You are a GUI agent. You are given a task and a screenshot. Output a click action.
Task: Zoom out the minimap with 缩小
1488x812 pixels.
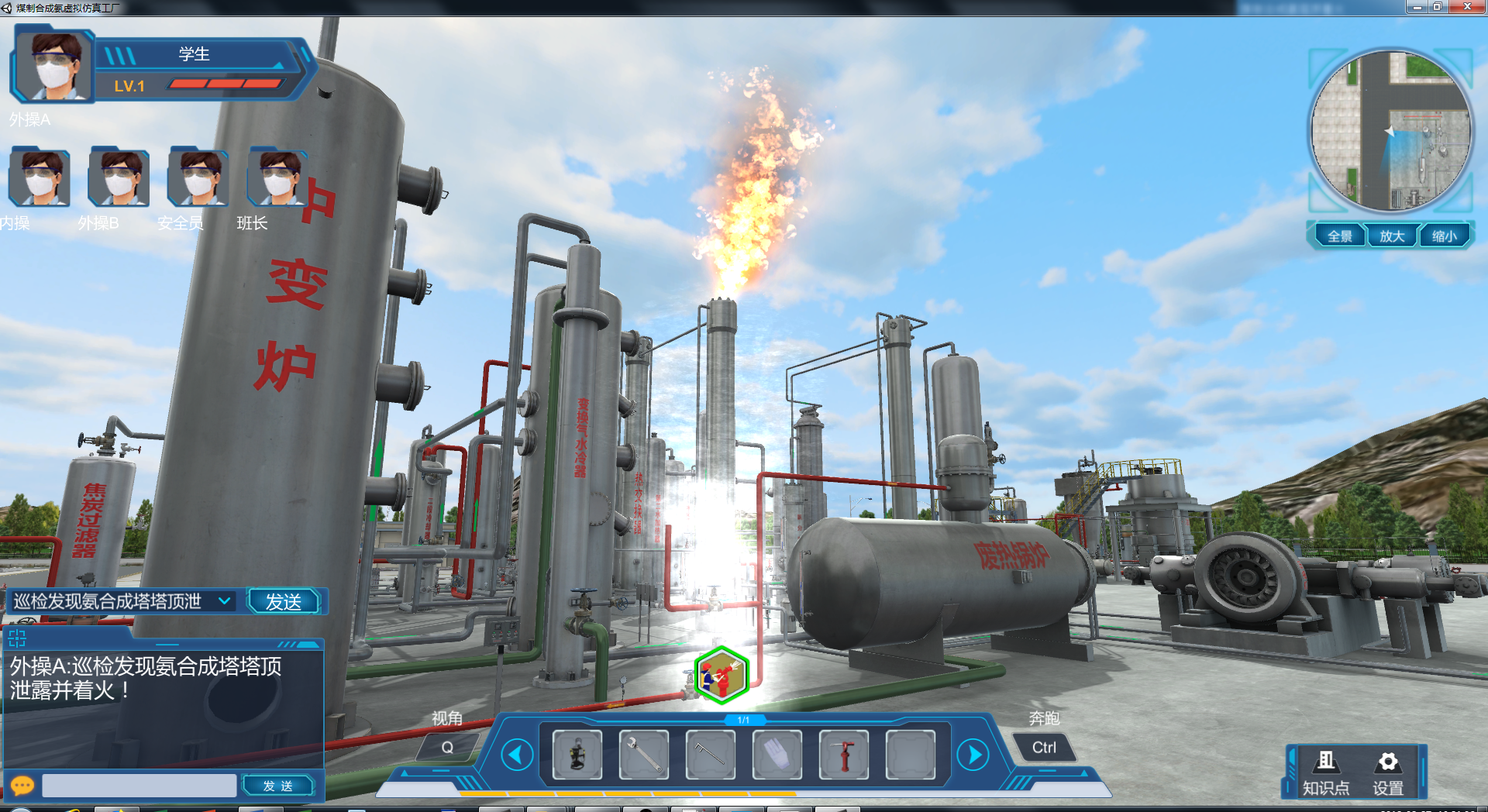[1444, 236]
